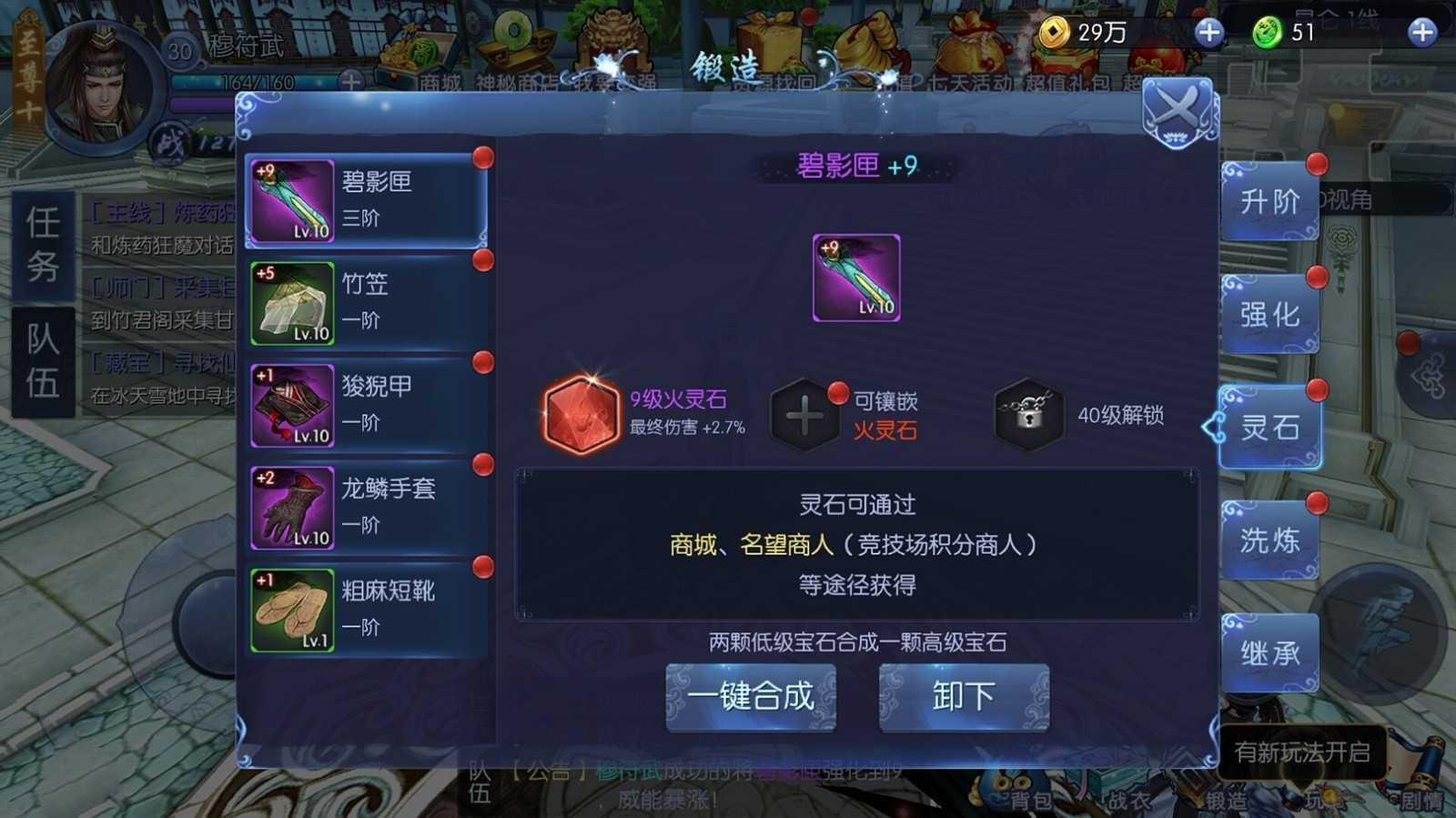Click the plus beside the 29万 gold counter
Image resolution: width=1456 pixels, height=818 pixels.
click(1208, 34)
